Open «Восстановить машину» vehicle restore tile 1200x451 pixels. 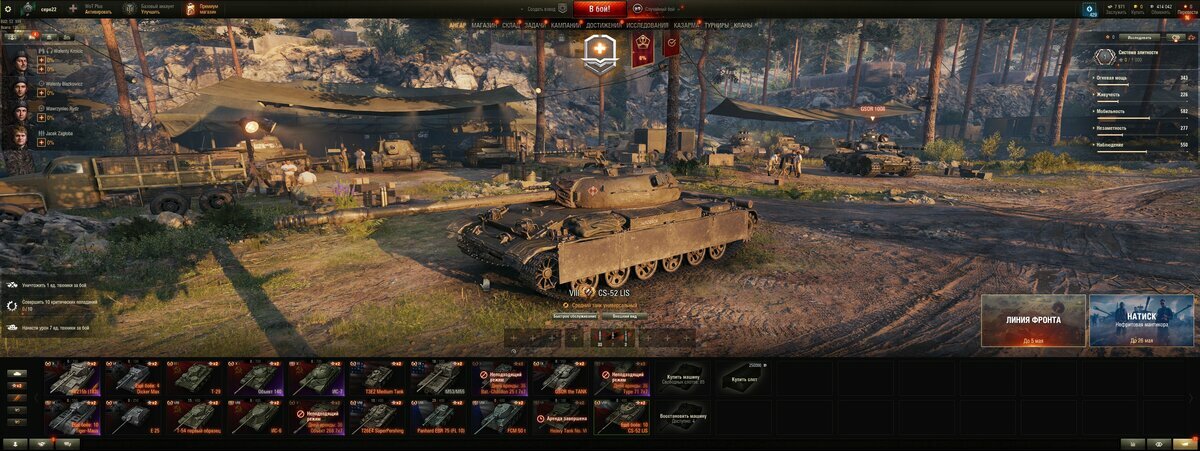tap(681, 417)
